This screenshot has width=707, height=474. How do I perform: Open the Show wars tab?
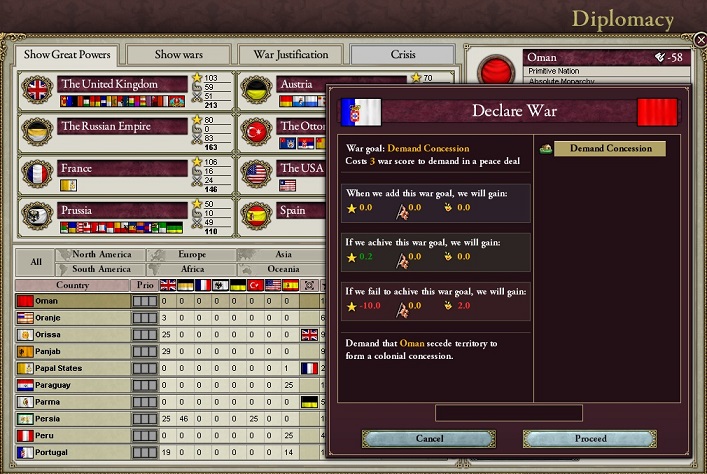pyautogui.click(x=177, y=54)
